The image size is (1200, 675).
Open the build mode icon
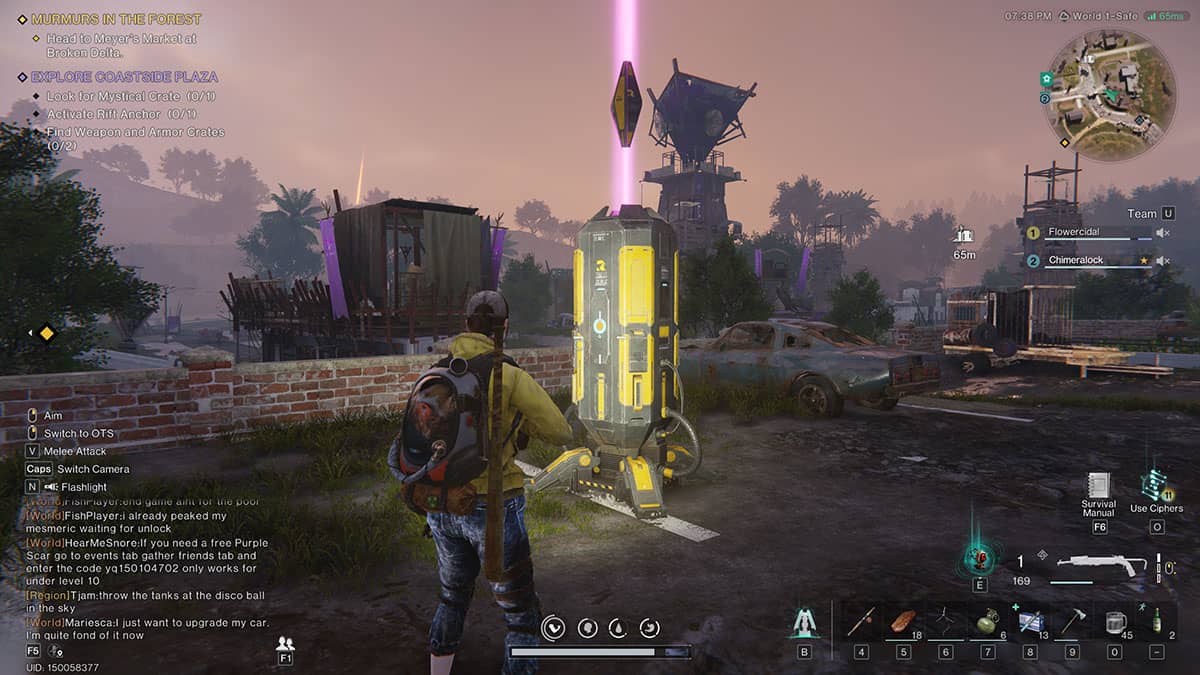coord(804,623)
